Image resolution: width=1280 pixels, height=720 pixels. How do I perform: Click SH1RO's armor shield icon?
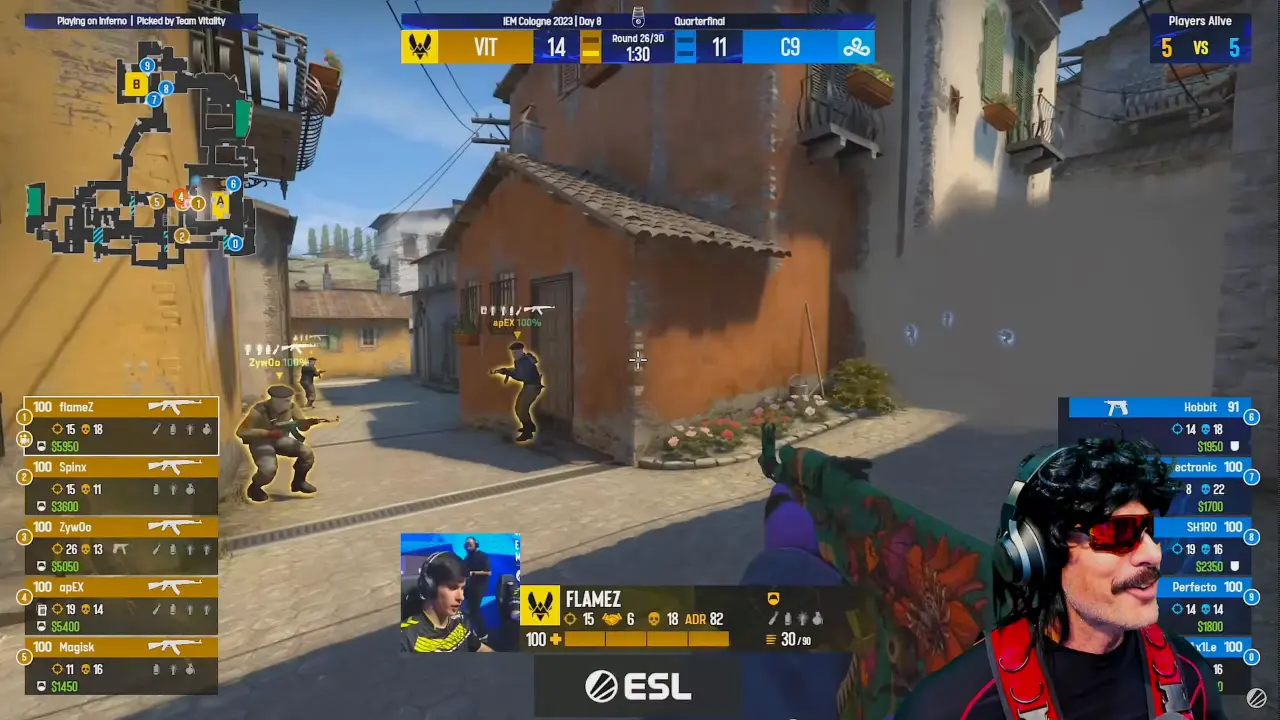coord(1236,567)
